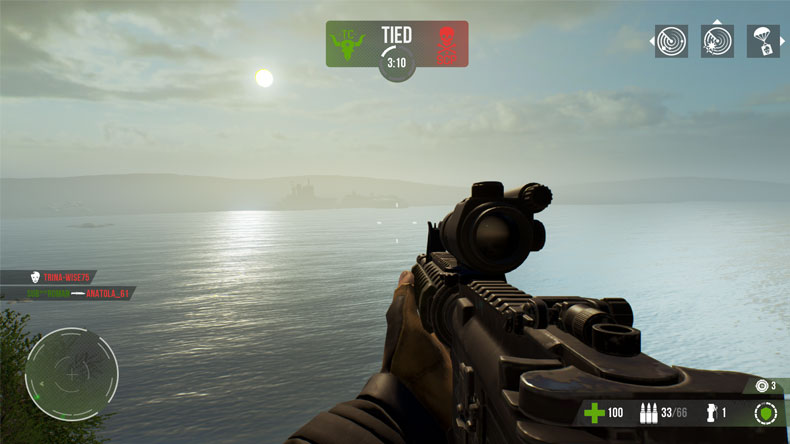The width and height of the screenshot is (790, 444).
Task: Call in the parachute supply drop
Action: (x=763, y=41)
